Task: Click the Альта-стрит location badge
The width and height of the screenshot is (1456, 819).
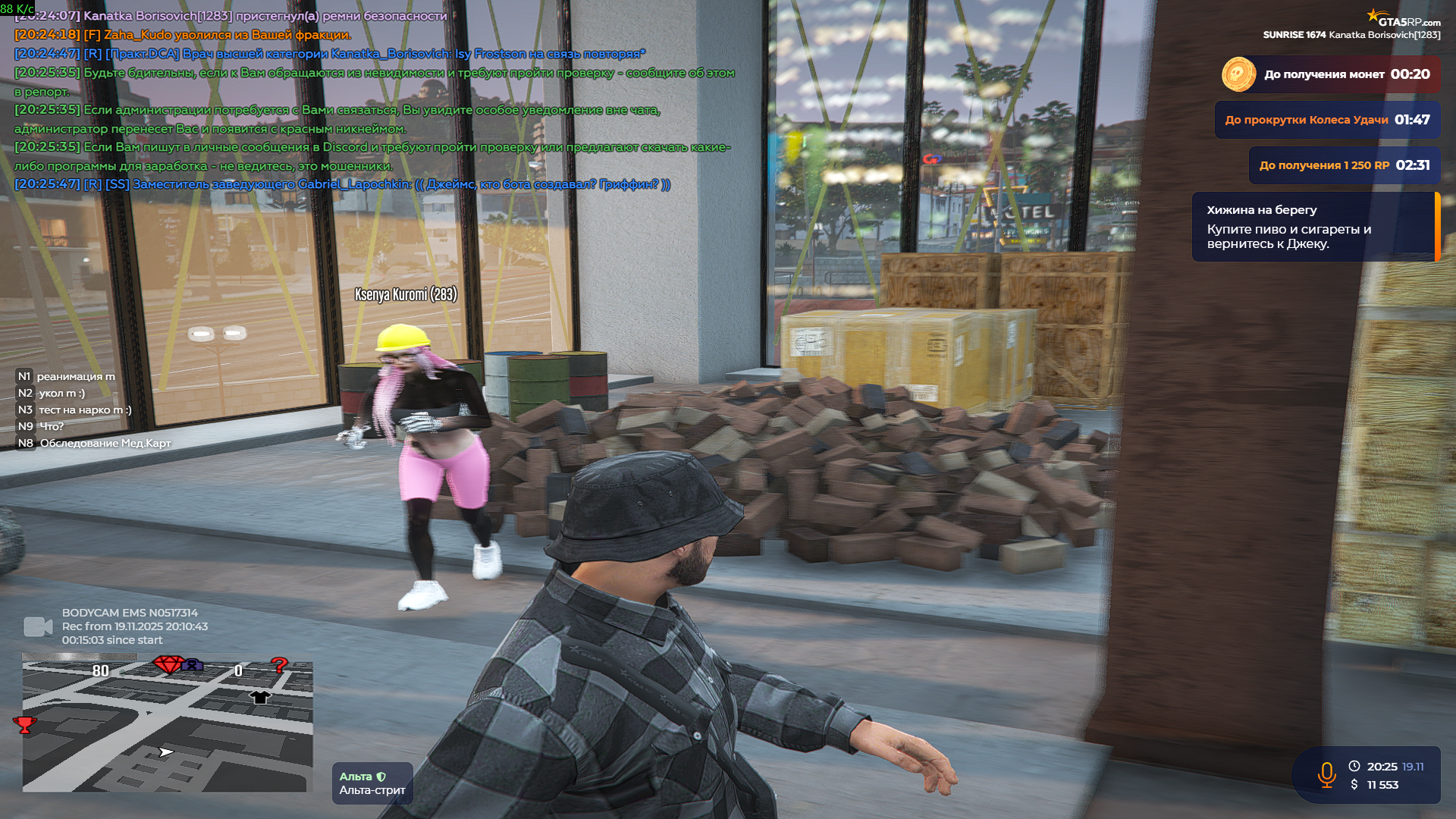Action: pos(372,783)
